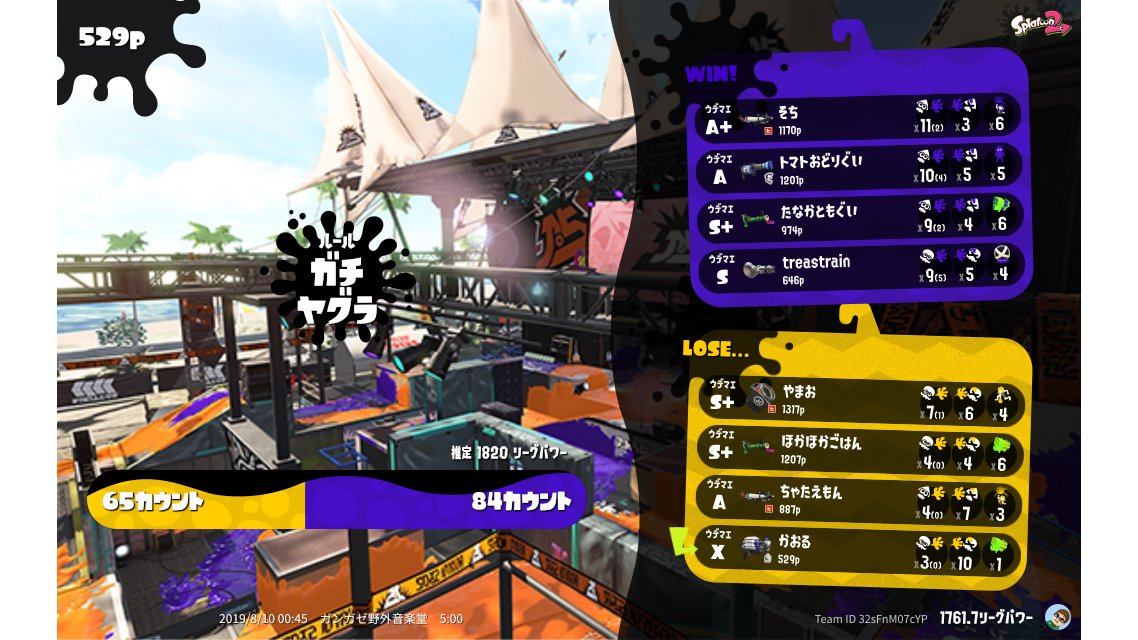Choose たなかともぐい in the WIN list
Image resolution: width=1138 pixels, height=640 pixels.
[x=860, y=217]
